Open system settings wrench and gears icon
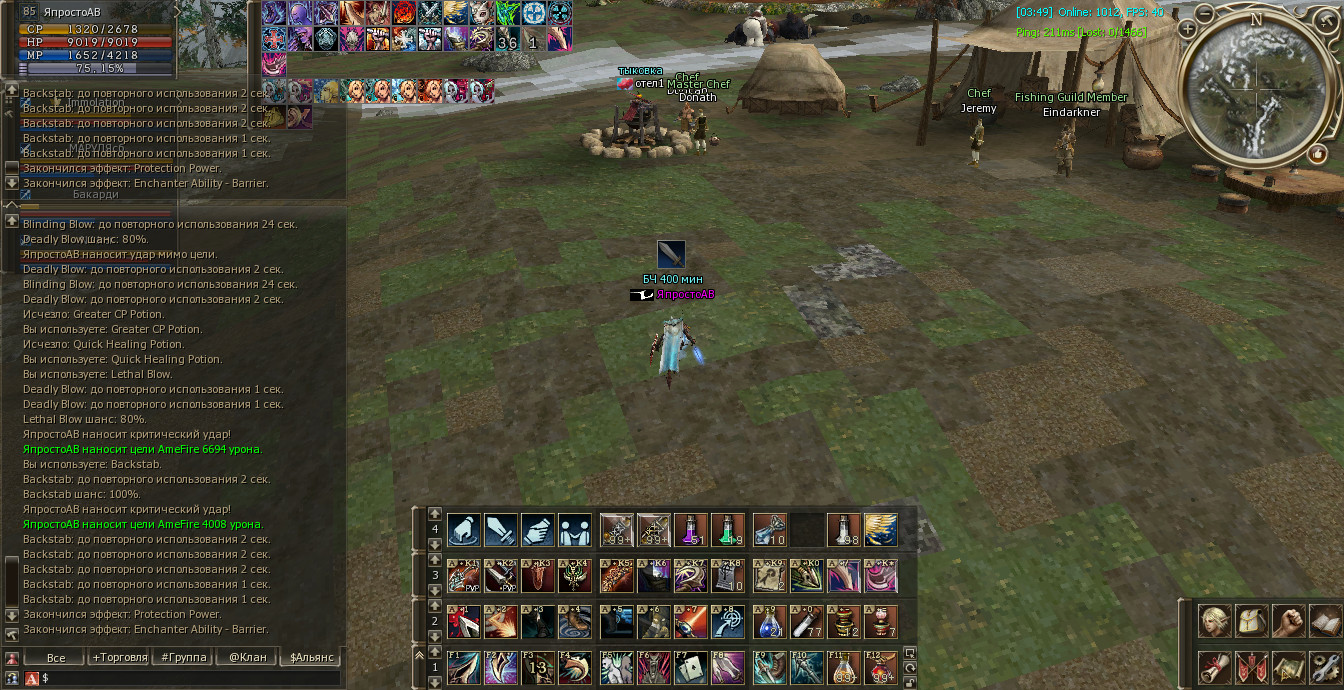The width and height of the screenshot is (1344, 690). point(1325,667)
